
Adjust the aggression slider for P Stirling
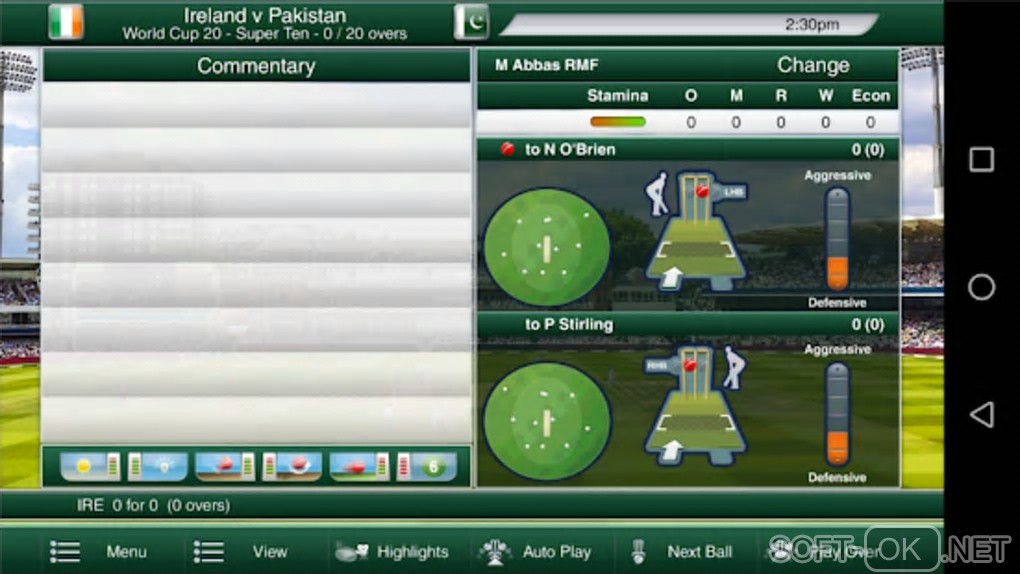837,413
